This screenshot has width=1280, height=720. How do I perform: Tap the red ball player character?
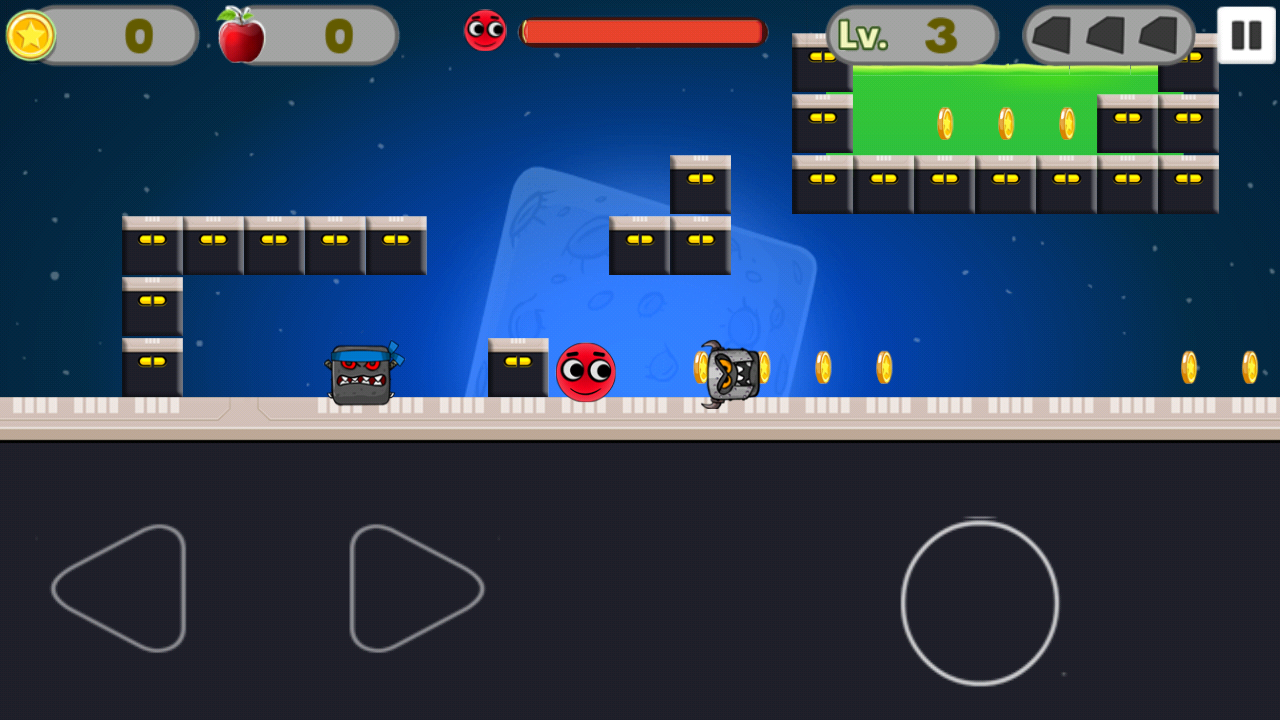point(586,371)
